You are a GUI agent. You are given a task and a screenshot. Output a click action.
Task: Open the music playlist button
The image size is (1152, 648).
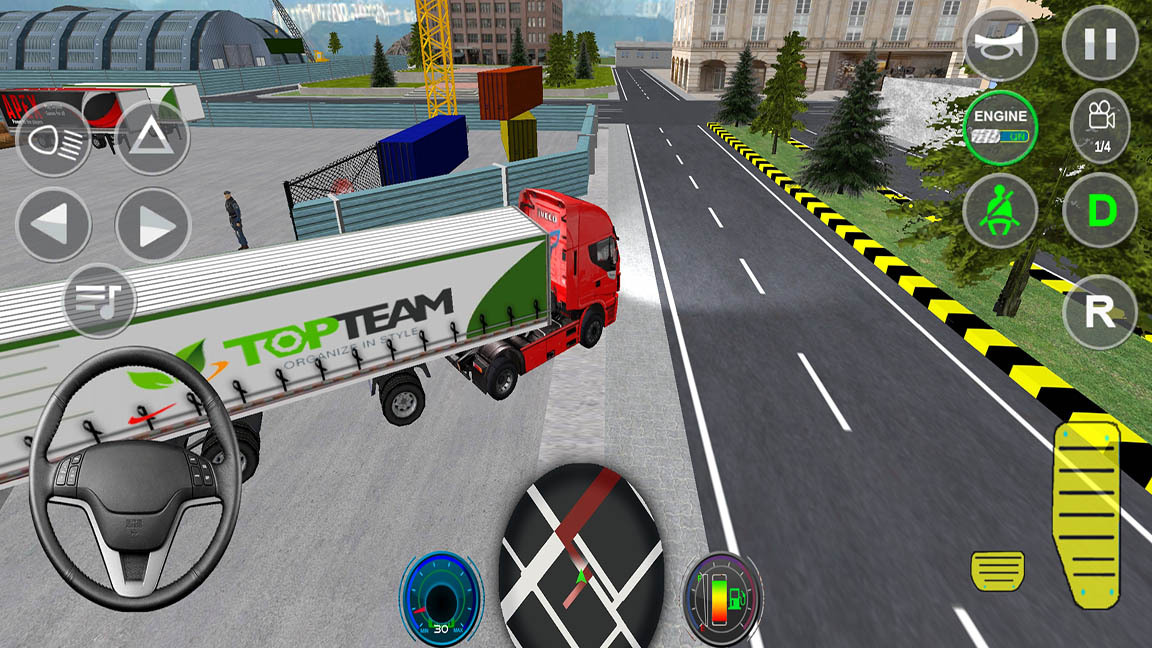coord(100,300)
